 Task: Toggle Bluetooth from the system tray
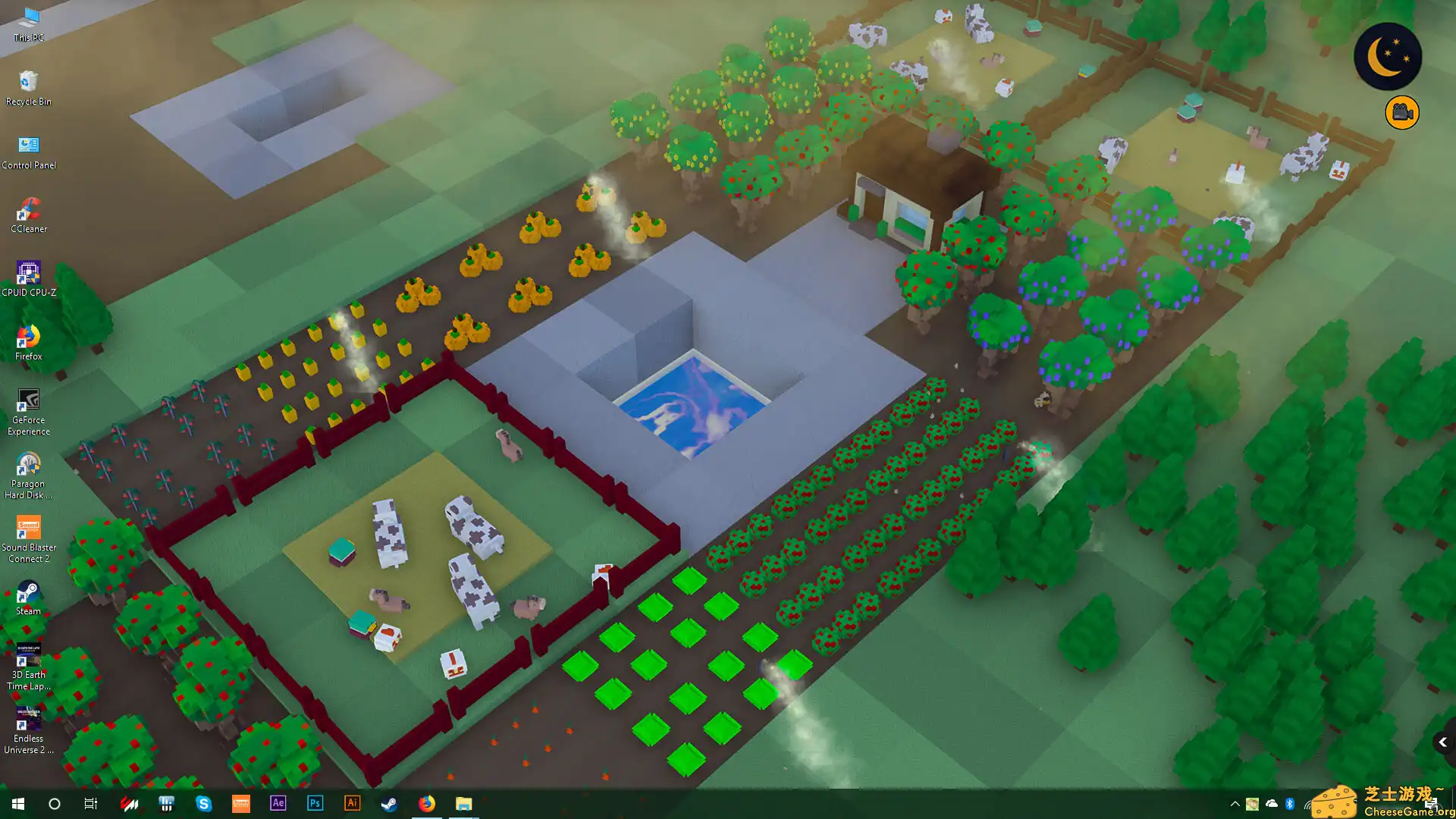coord(1289,803)
